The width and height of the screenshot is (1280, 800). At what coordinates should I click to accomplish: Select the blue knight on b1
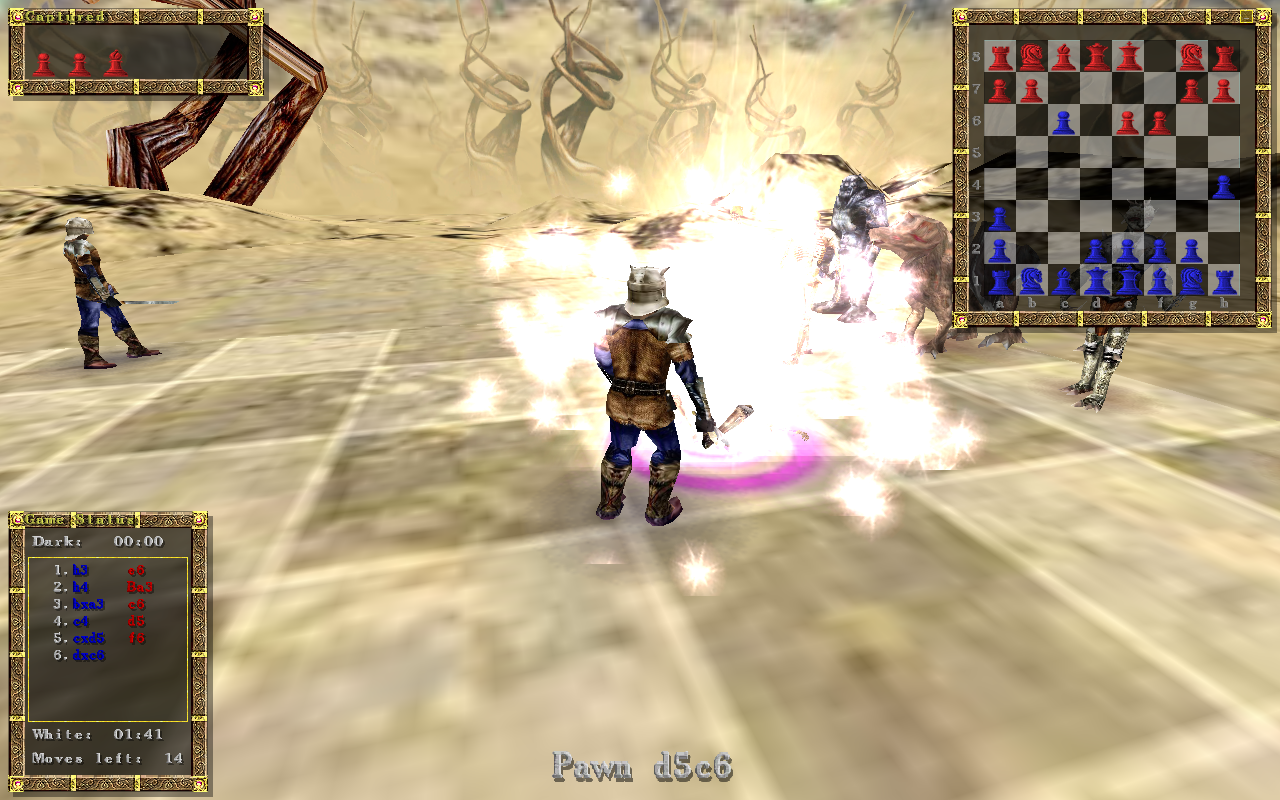click(1032, 280)
